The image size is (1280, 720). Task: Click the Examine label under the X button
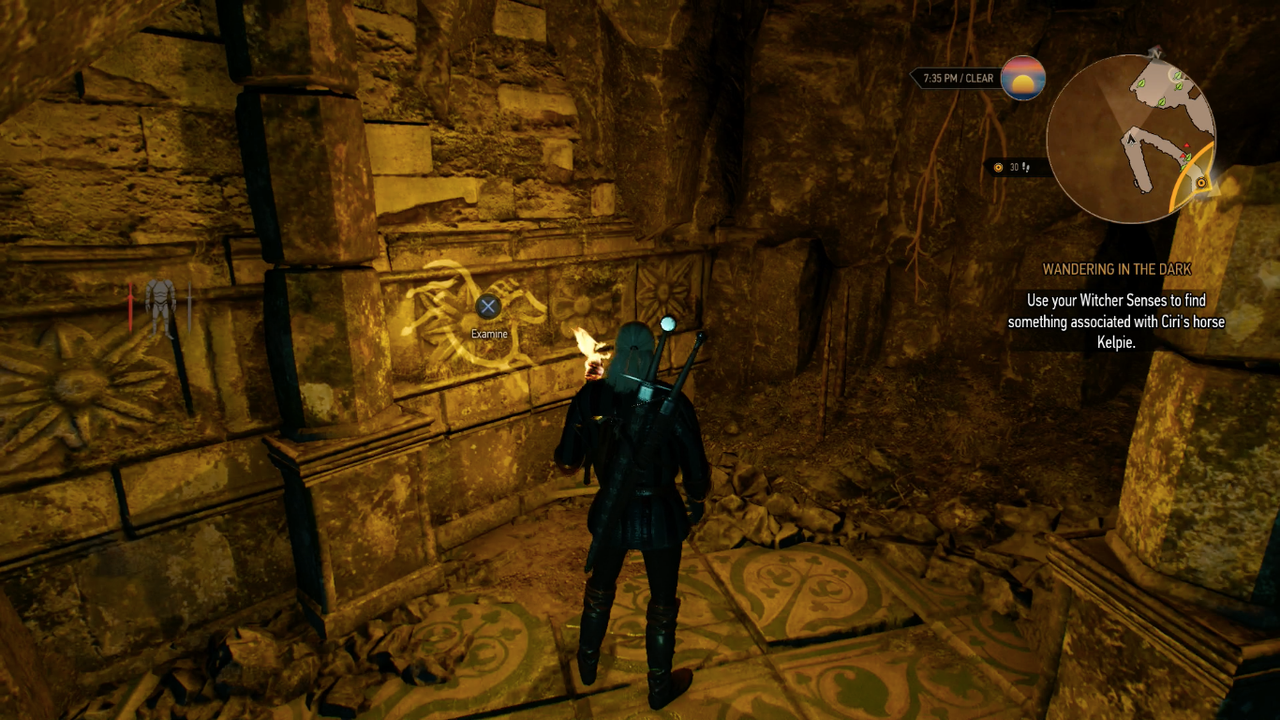[488, 331]
